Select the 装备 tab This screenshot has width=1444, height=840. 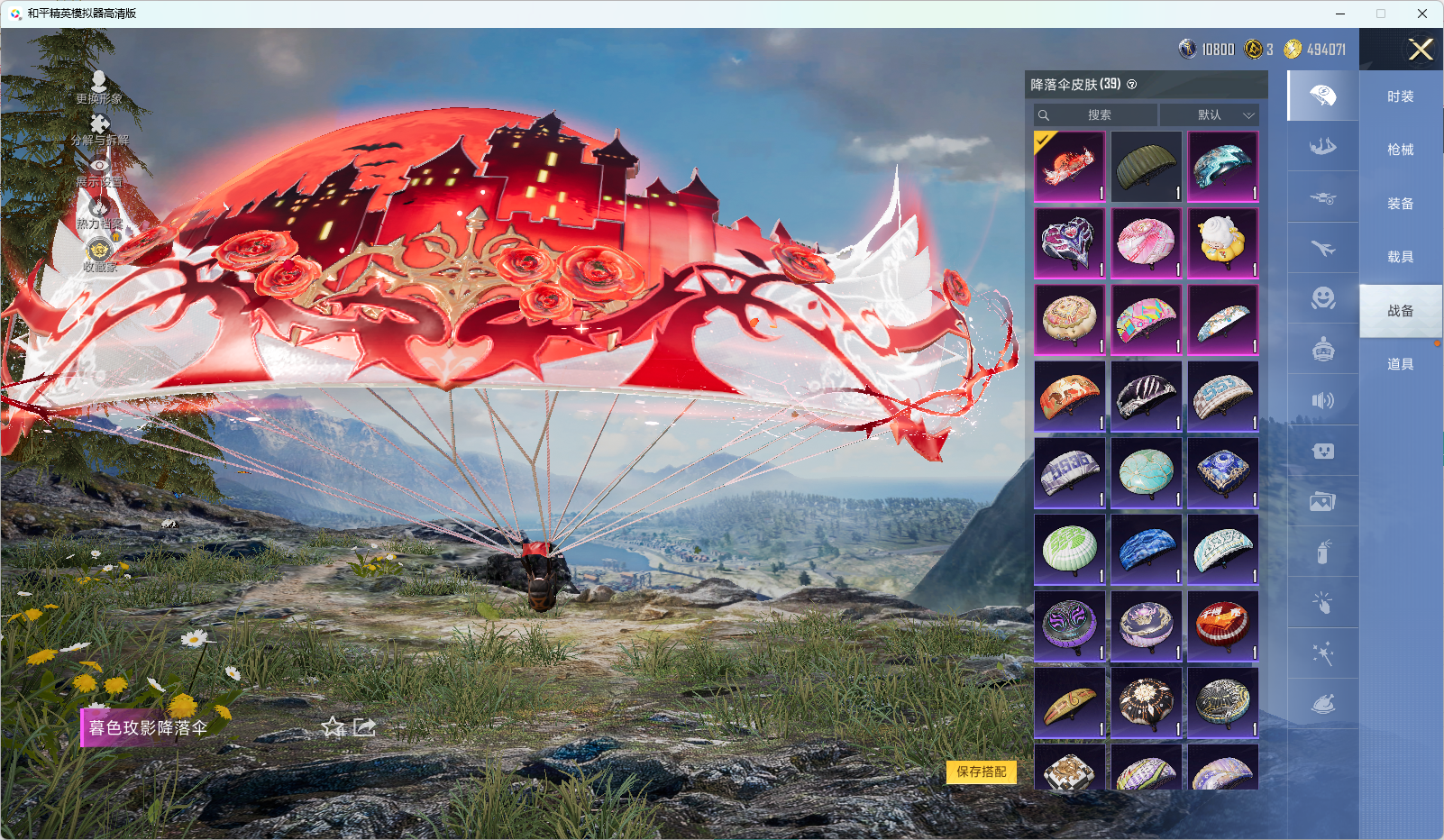click(x=1400, y=204)
